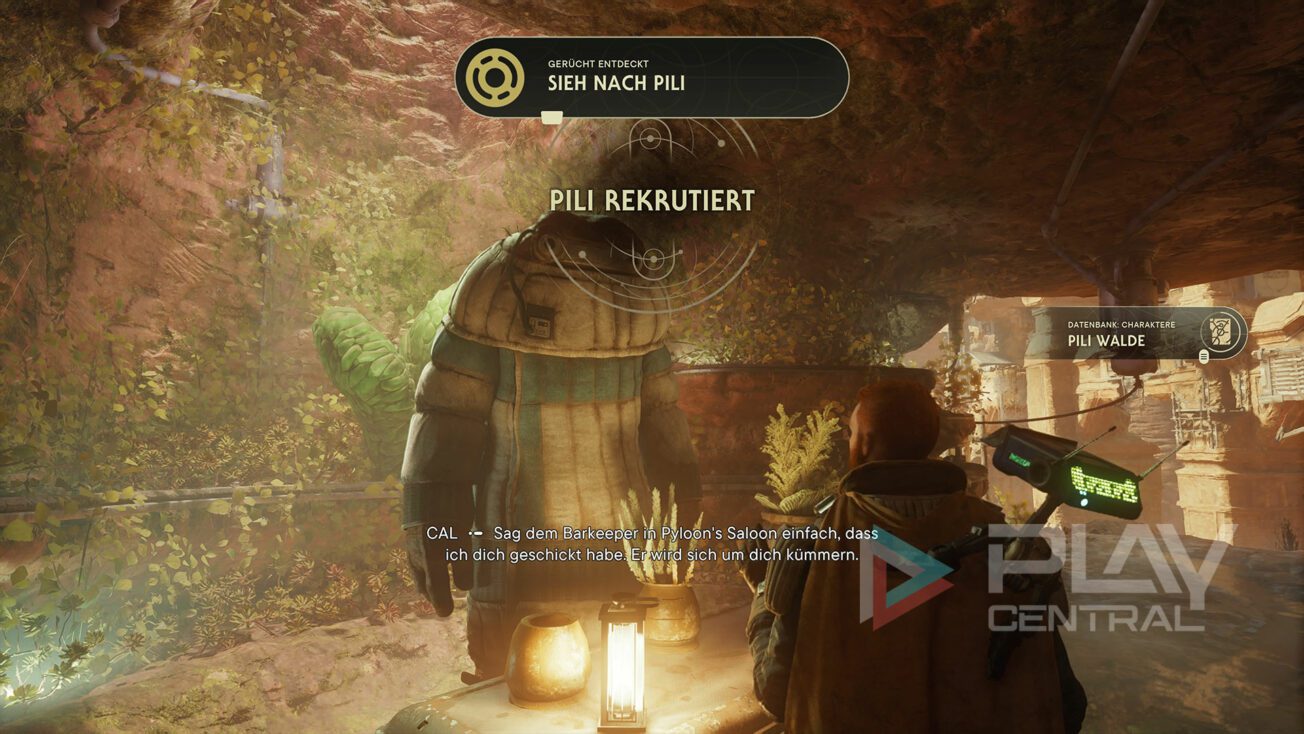This screenshot has width=1304, height=734.
Task: Open the small list icon below the databank badge
Action: point(1203,357)
